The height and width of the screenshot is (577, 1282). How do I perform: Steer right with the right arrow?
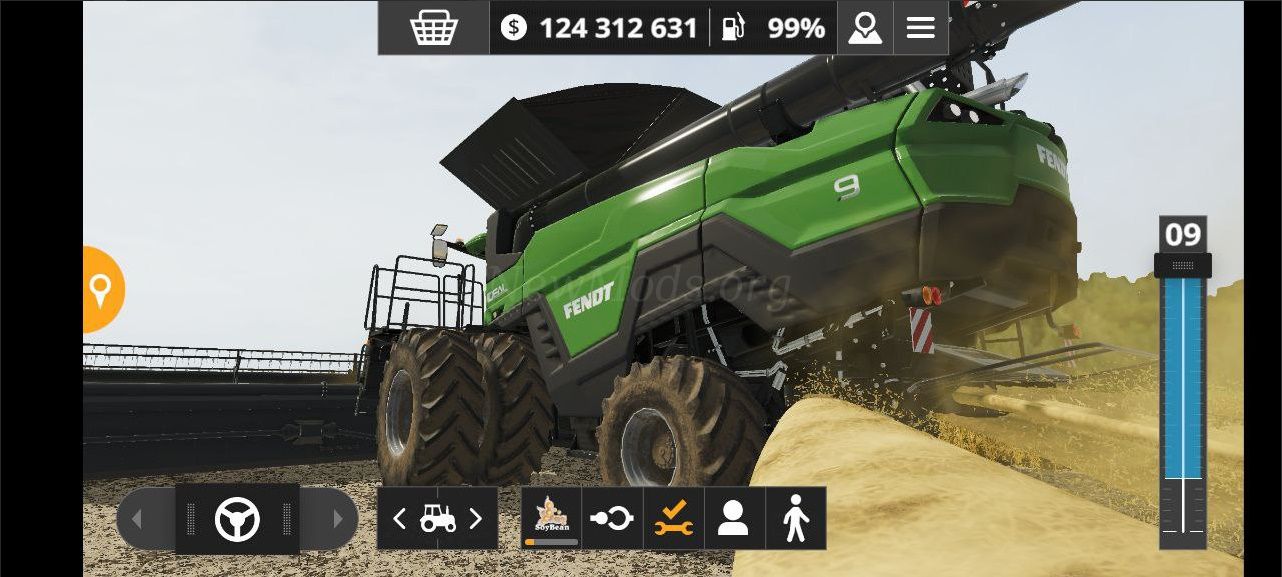point(336,519)
